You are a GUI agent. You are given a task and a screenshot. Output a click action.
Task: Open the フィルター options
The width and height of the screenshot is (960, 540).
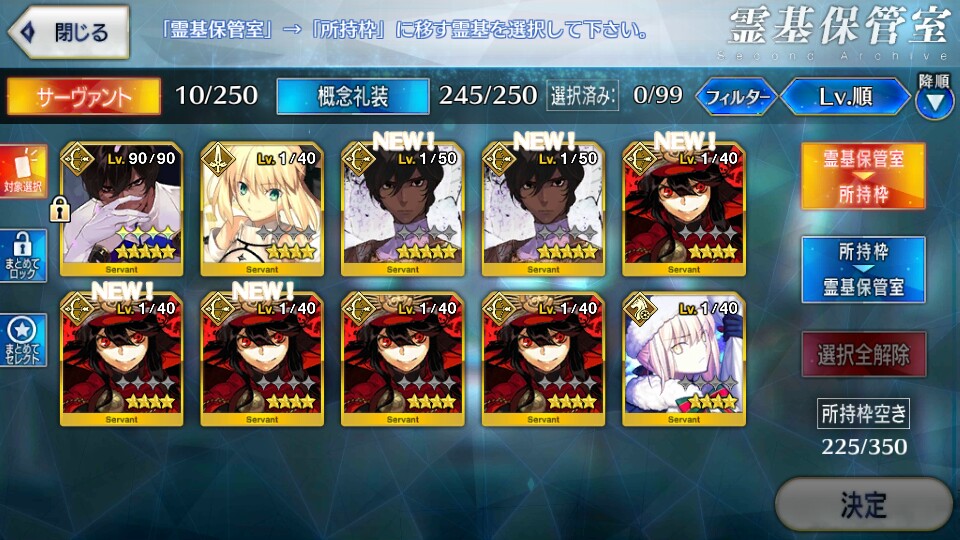[736, 97]
